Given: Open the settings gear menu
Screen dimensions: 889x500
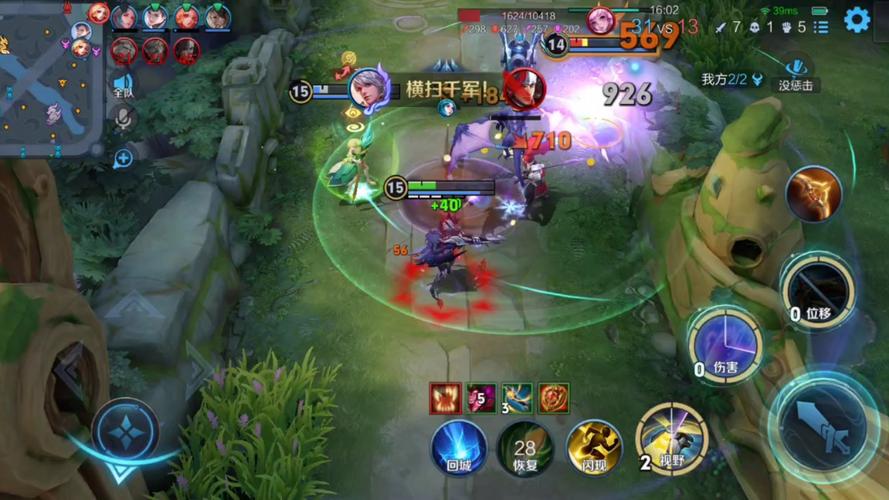Looking at the screenshot, I should coord(857,19).
